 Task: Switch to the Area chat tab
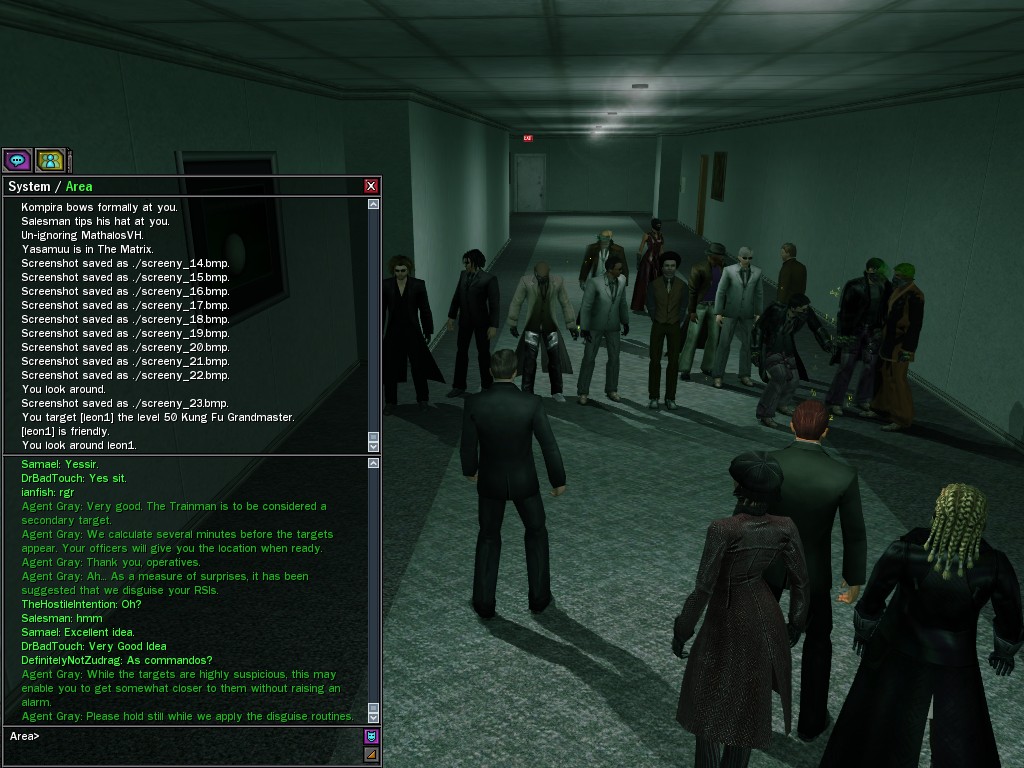coord(79,187)
